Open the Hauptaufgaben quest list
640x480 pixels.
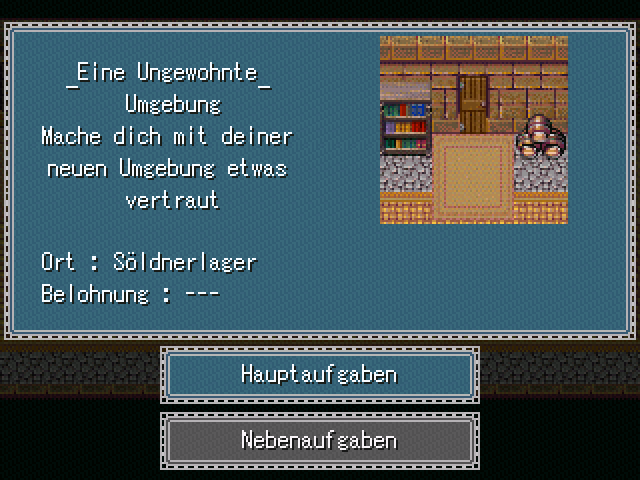(319, 375)
